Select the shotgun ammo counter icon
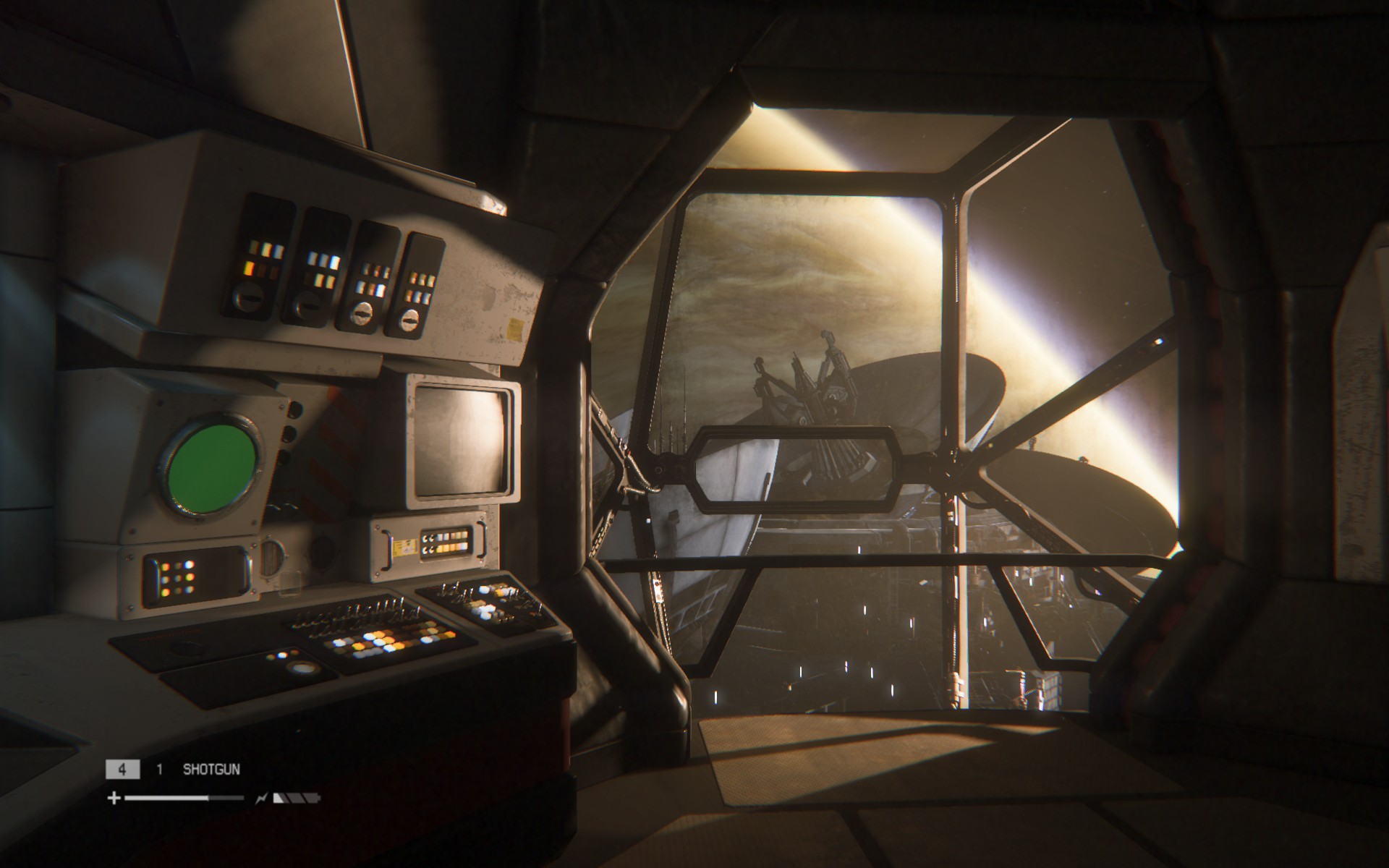Image resolution: width=1389 pixels, height=868 pixels. (123, 770)
